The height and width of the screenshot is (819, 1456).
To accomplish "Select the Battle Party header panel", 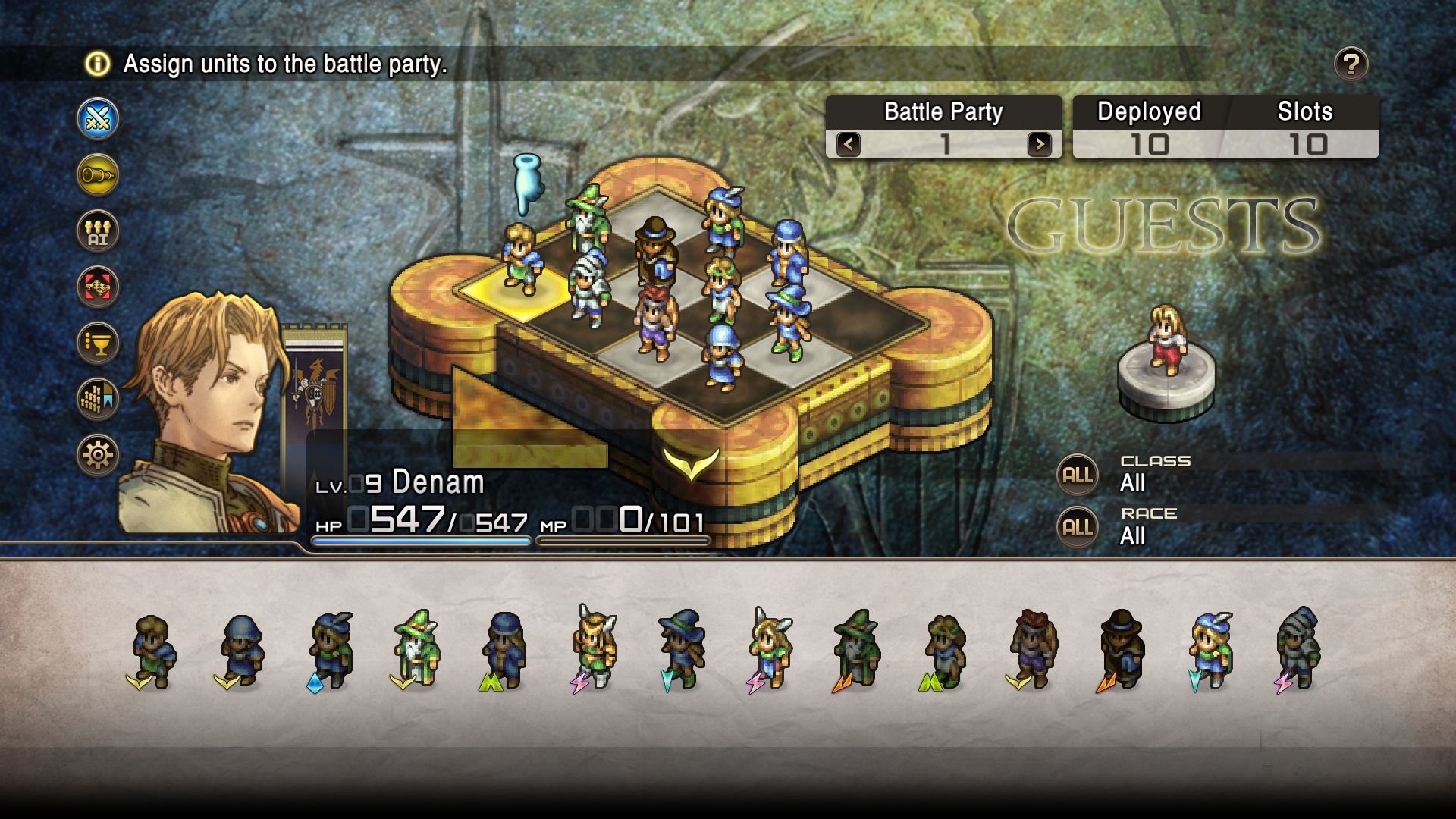I will coord(943,111).
